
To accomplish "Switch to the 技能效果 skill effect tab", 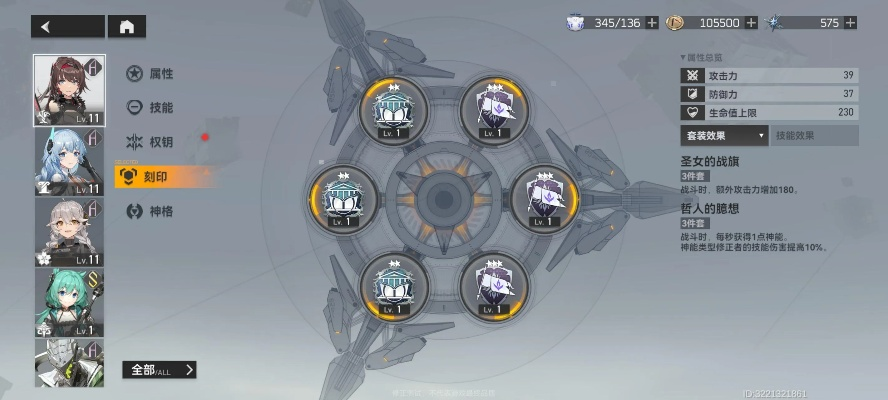I will (814, 135).
